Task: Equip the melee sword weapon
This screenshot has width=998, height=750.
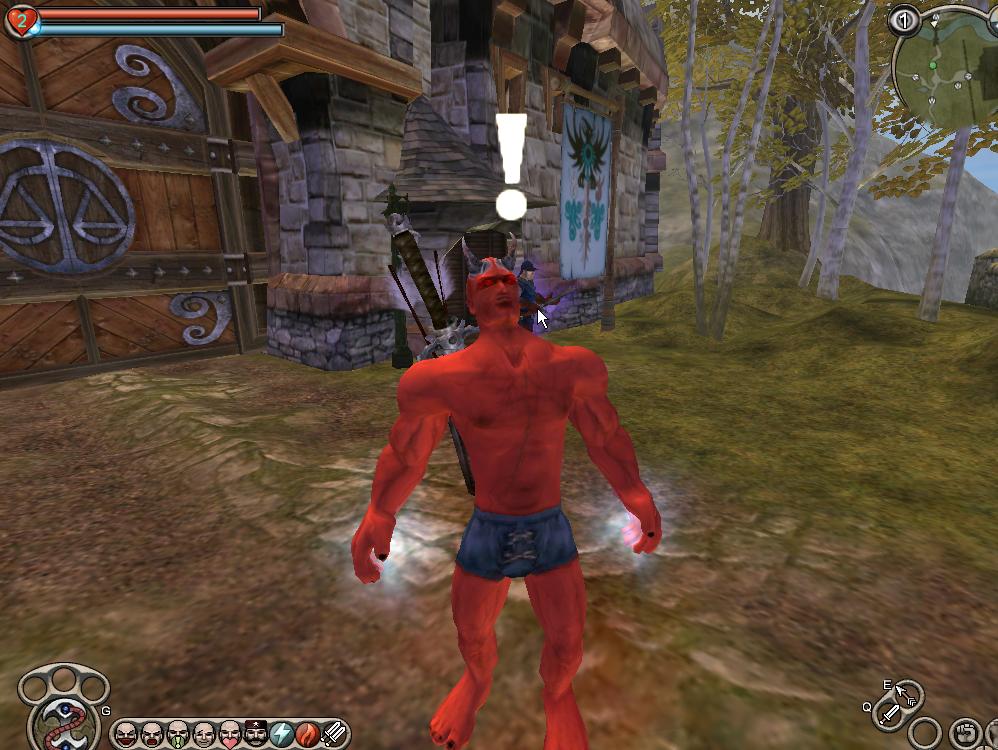Action: click(x=888, y=714)
